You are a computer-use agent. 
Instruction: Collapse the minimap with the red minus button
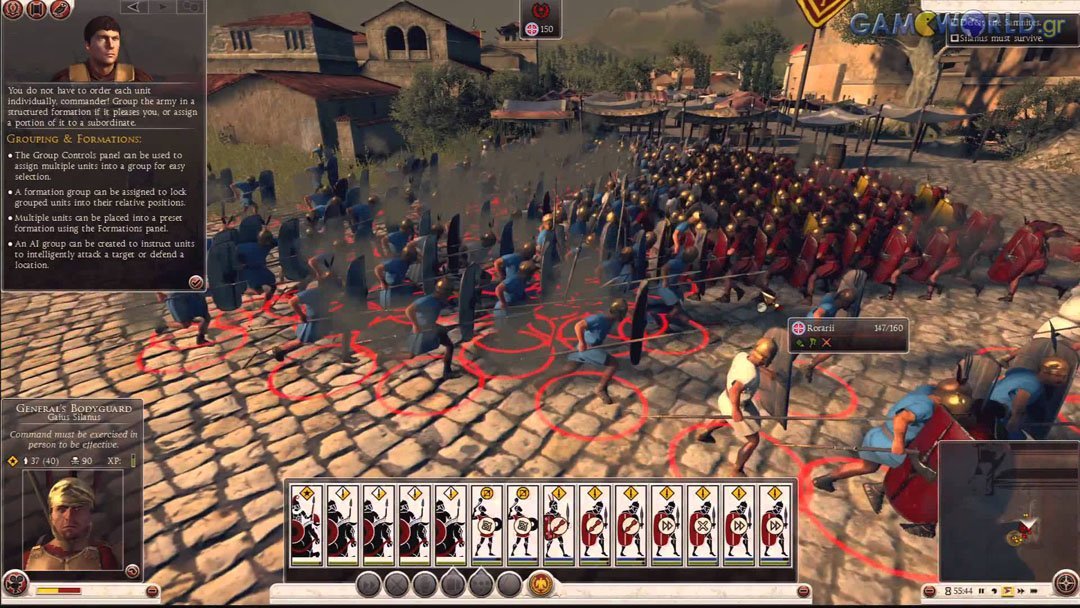(x=931, y=591)
